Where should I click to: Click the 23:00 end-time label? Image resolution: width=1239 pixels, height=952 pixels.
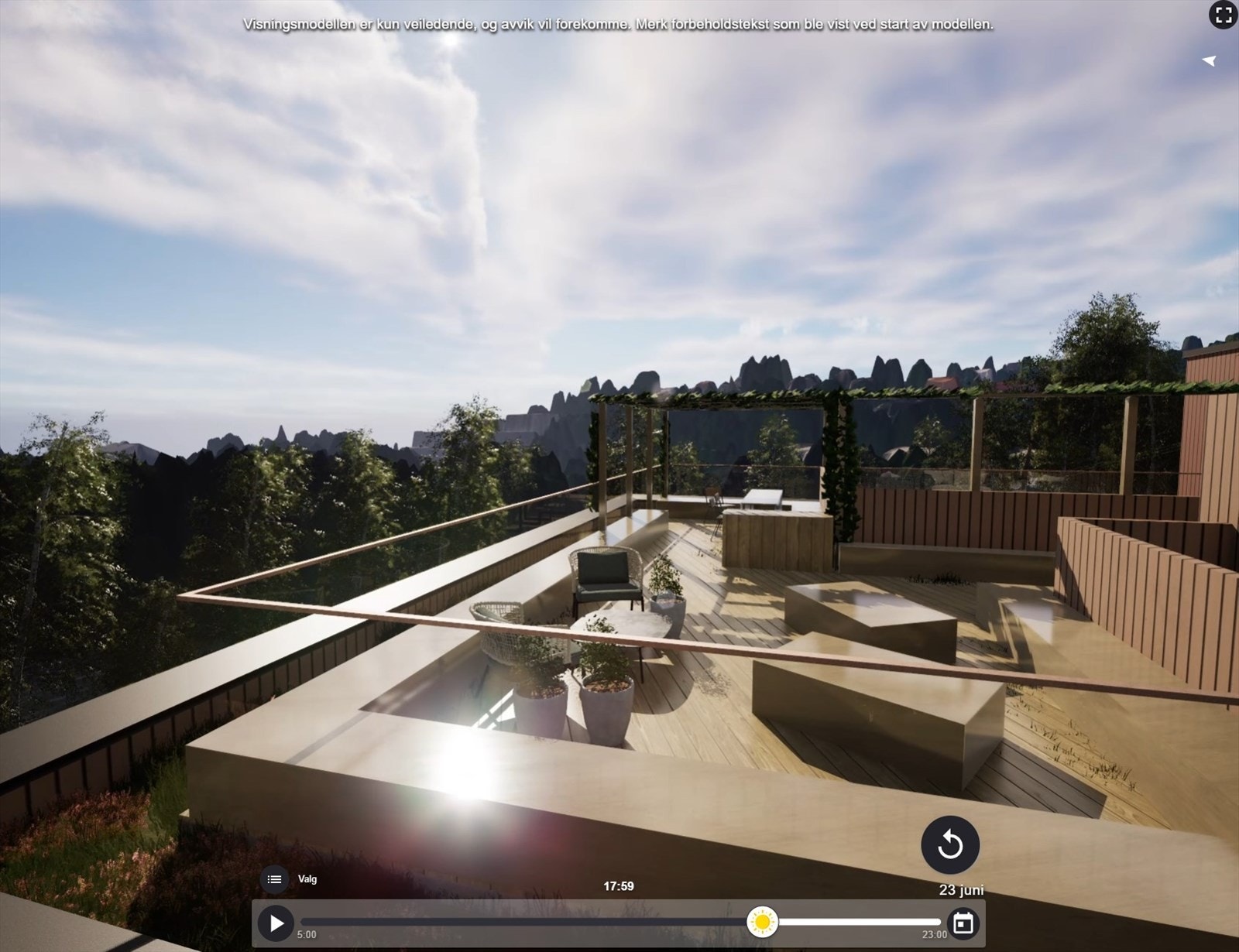tap(933, 934)
